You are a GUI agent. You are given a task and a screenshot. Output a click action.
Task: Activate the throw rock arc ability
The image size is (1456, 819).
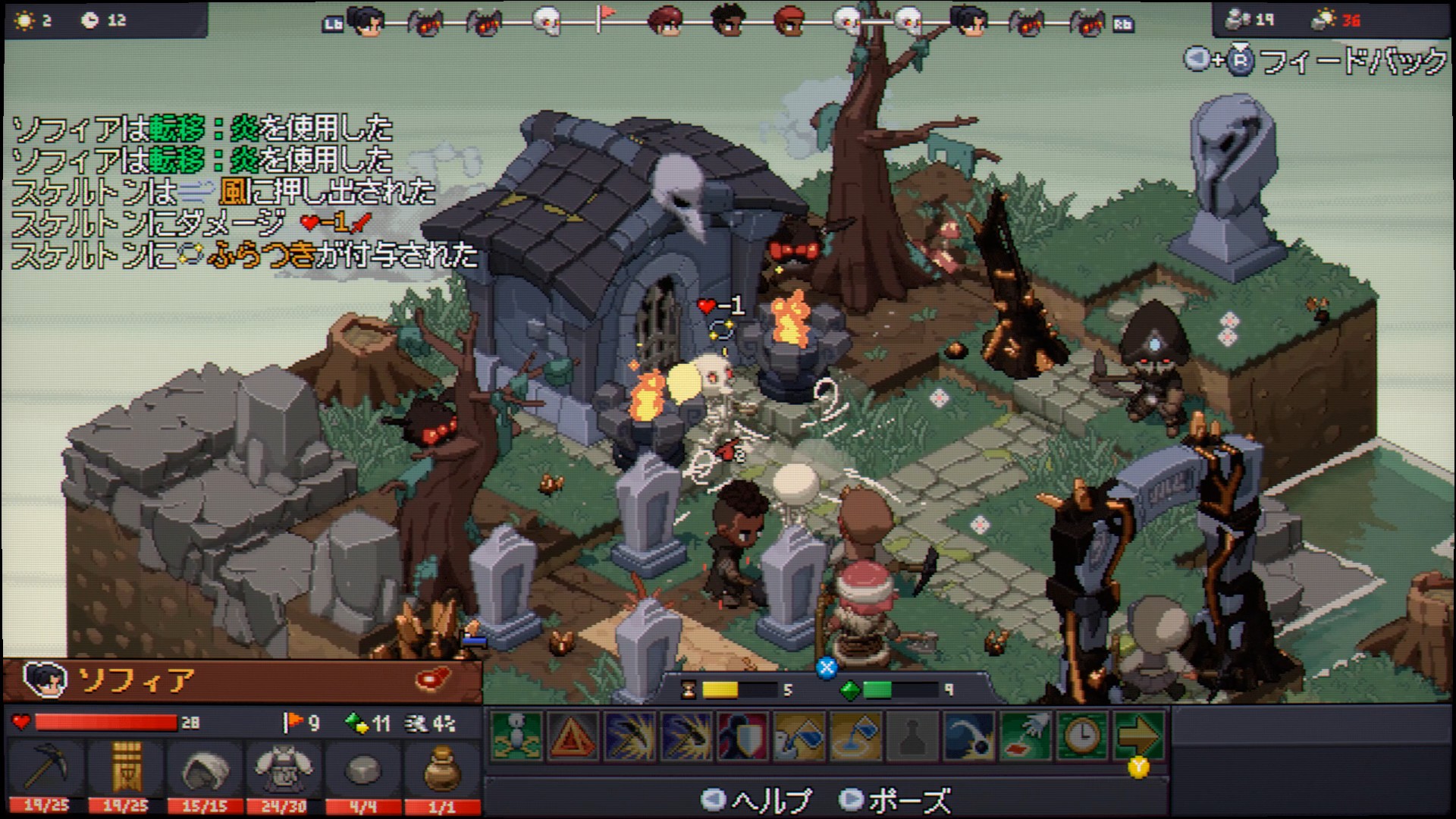tap(969, 735)
